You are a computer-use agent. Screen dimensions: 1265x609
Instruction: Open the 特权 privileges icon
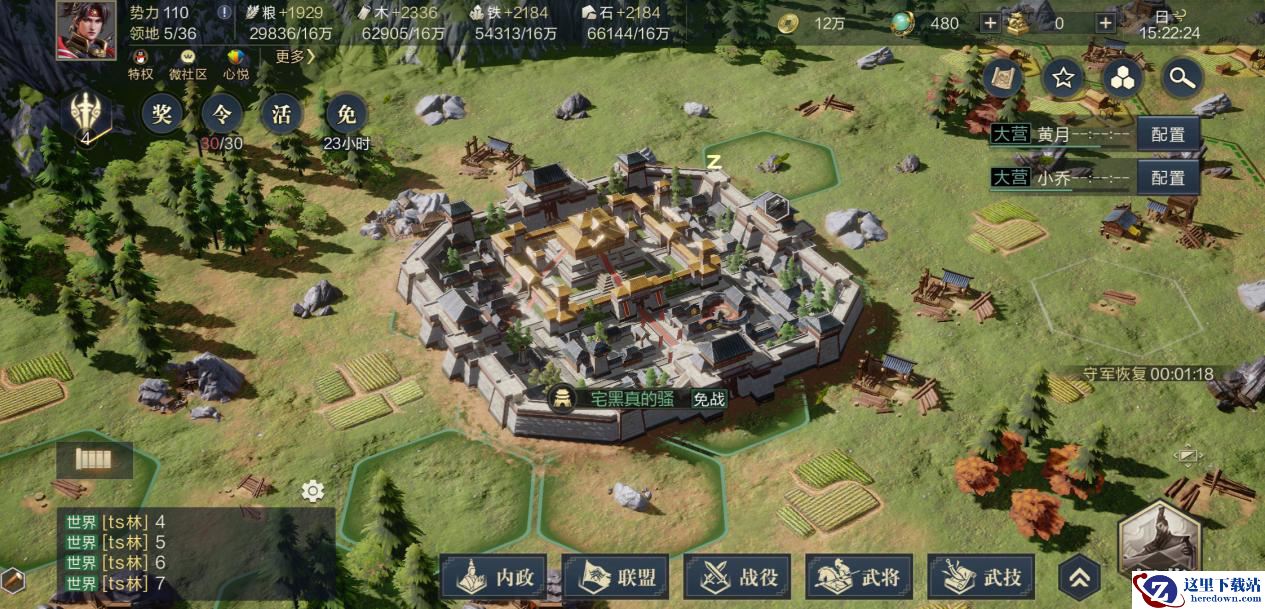pyautogui.click(x=141, y=64)
